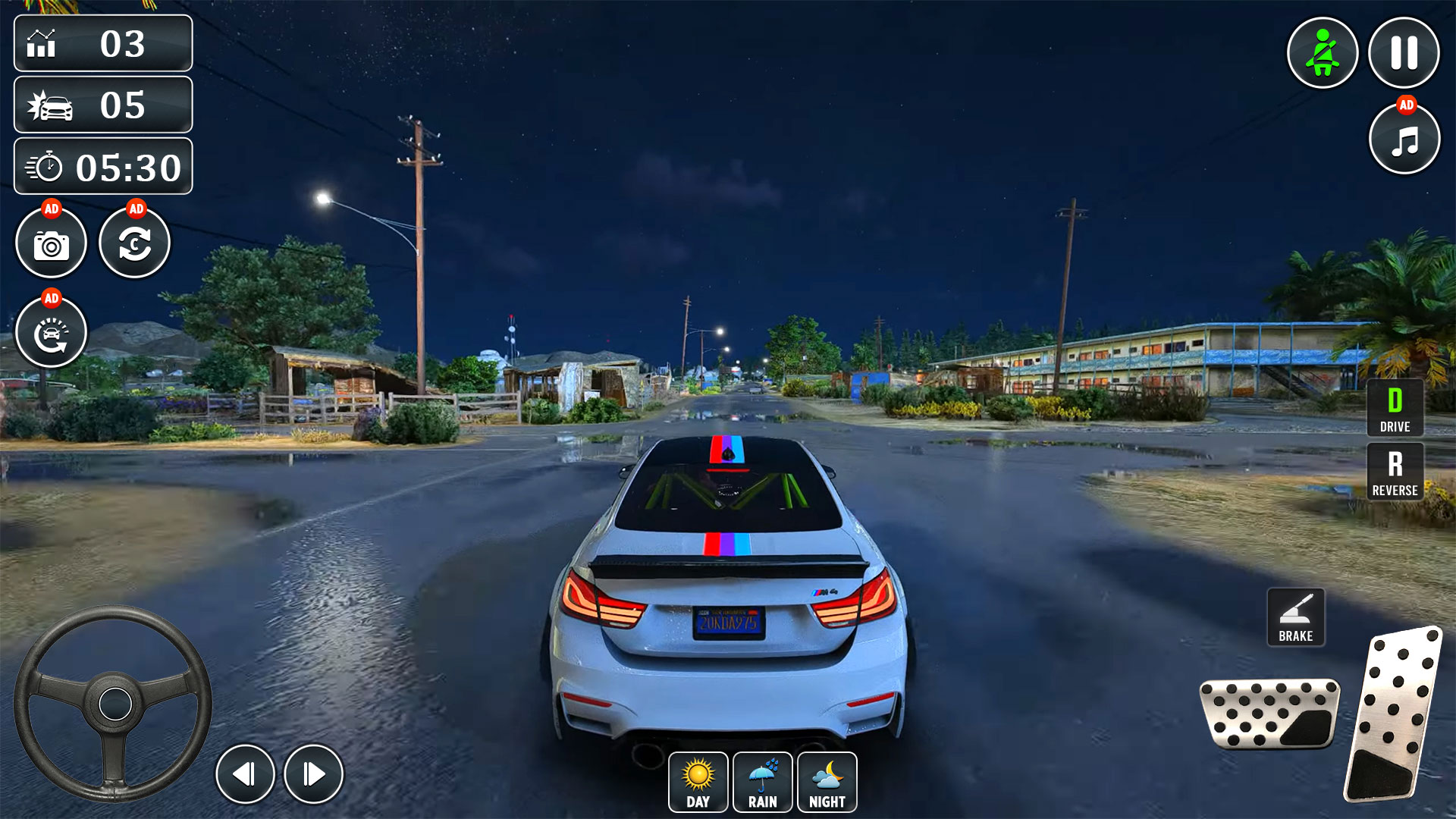Switch to NIGHT weather mode
Image resolution: width=1456 pixels, height=819 pixels.
[x=828, y=783]
